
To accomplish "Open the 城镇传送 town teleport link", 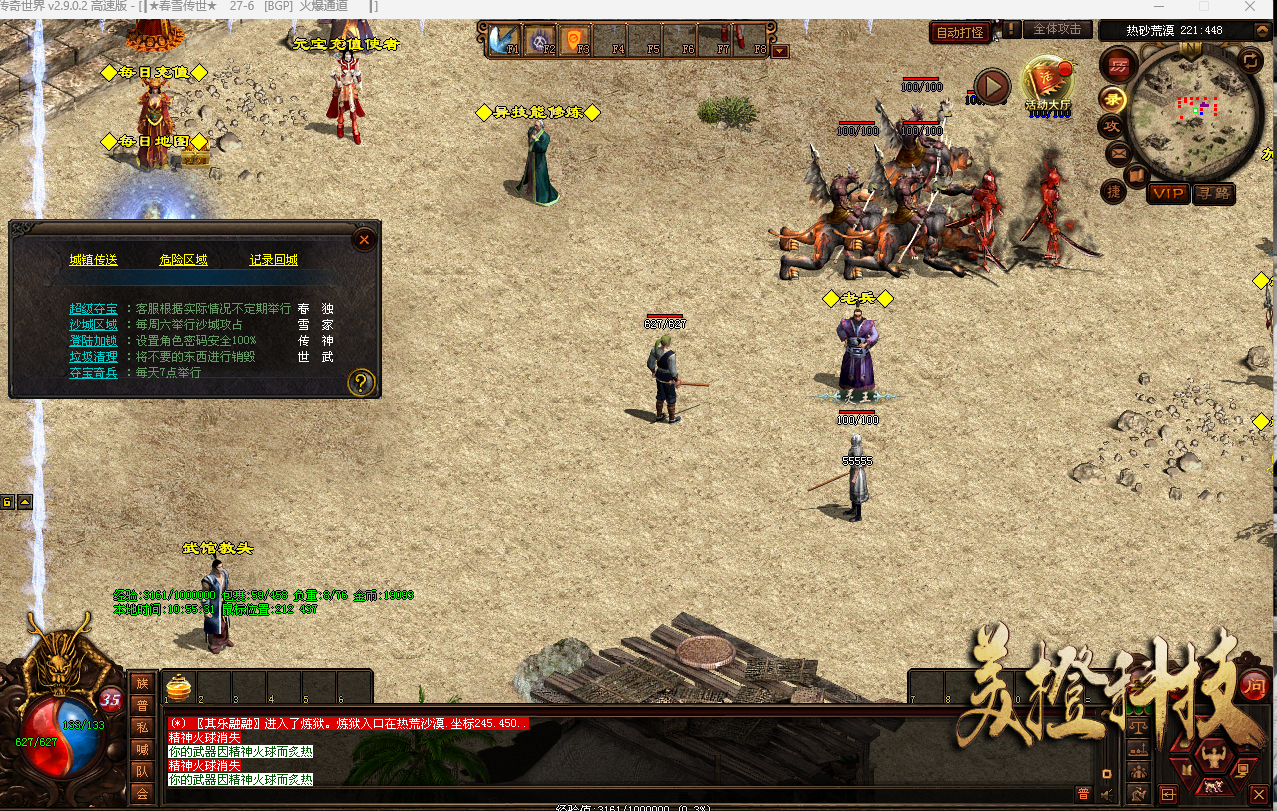I will click(x=93, y=260).
